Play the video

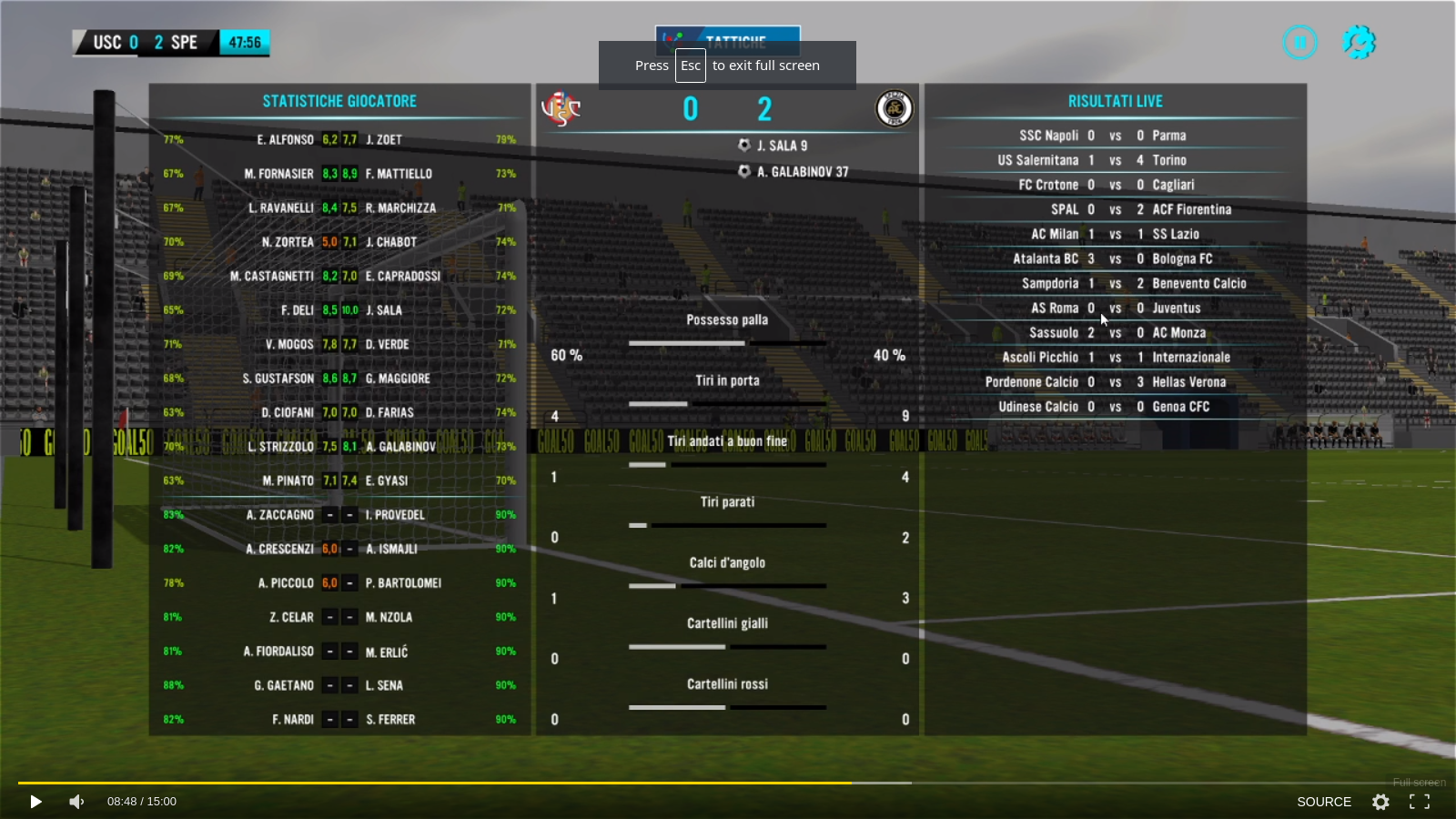pos(35,802)
